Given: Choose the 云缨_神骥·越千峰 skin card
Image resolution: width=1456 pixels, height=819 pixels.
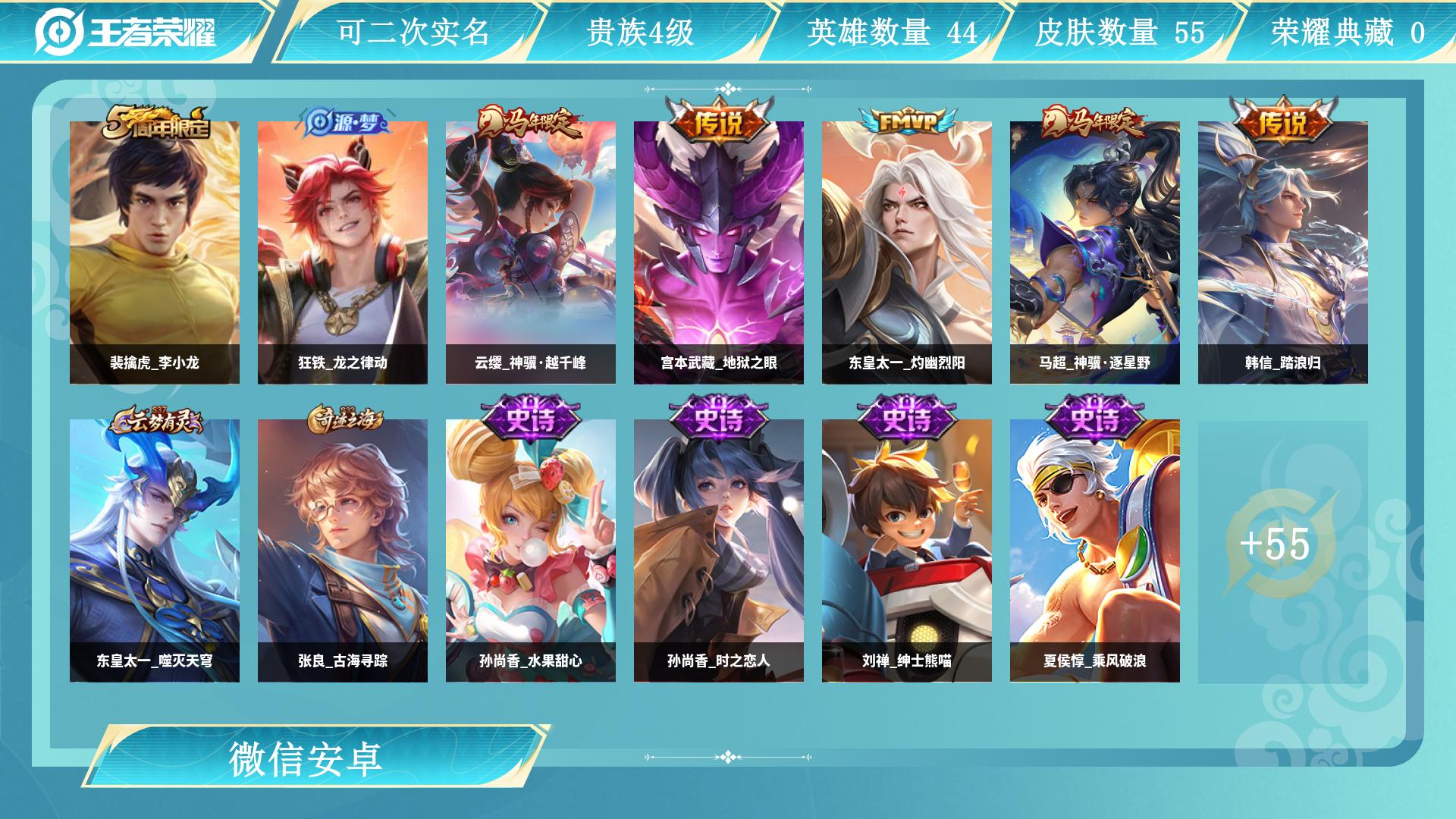Looking at the screenshot, I should click(x=531, y=252).
